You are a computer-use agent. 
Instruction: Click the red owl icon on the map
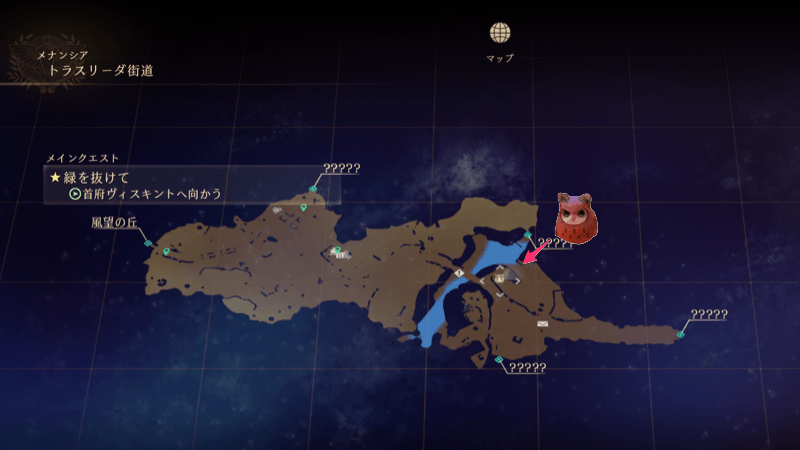pyautogui.click(x=574, y=221)
